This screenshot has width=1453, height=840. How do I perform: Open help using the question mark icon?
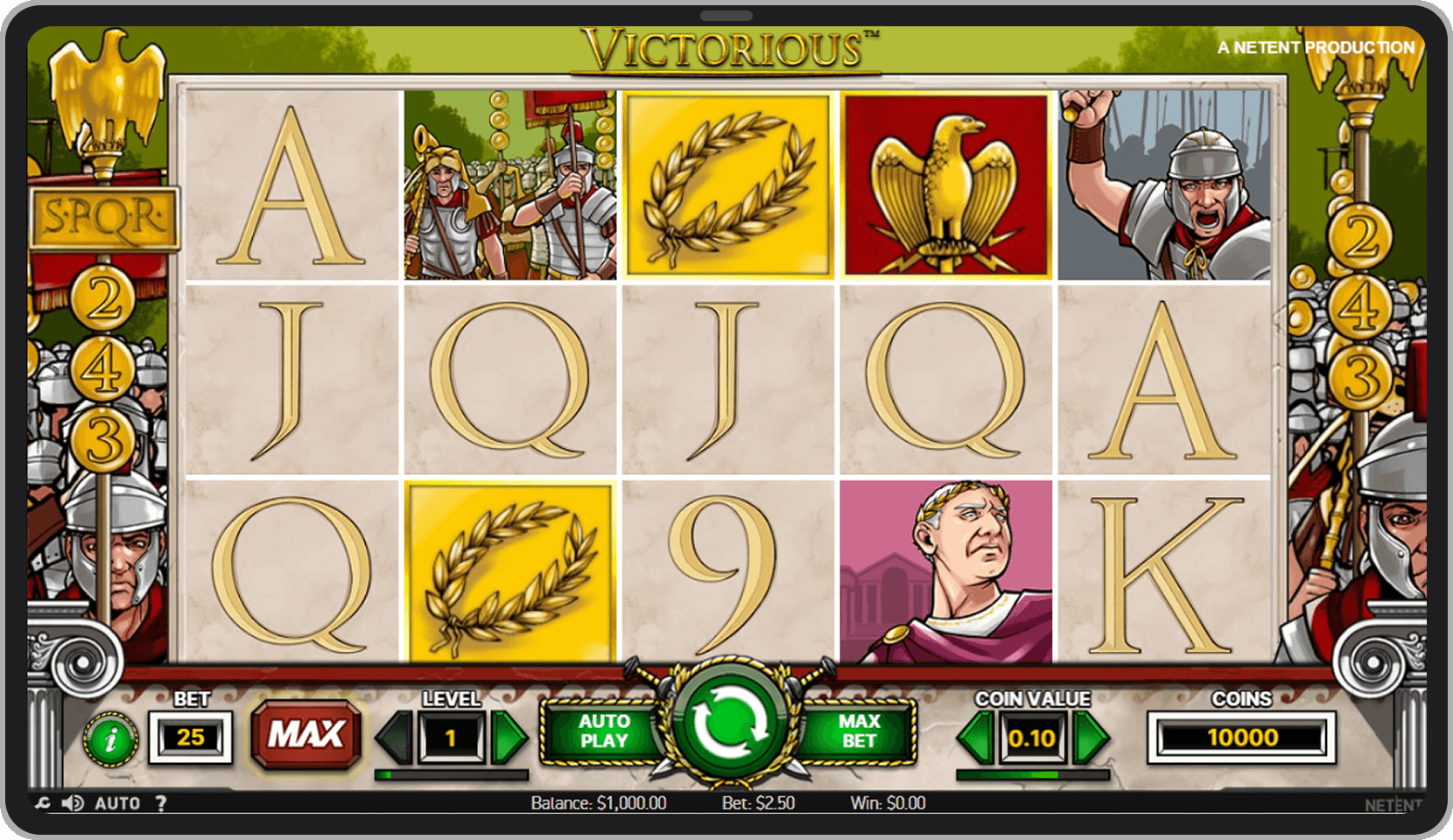(162, 802)
